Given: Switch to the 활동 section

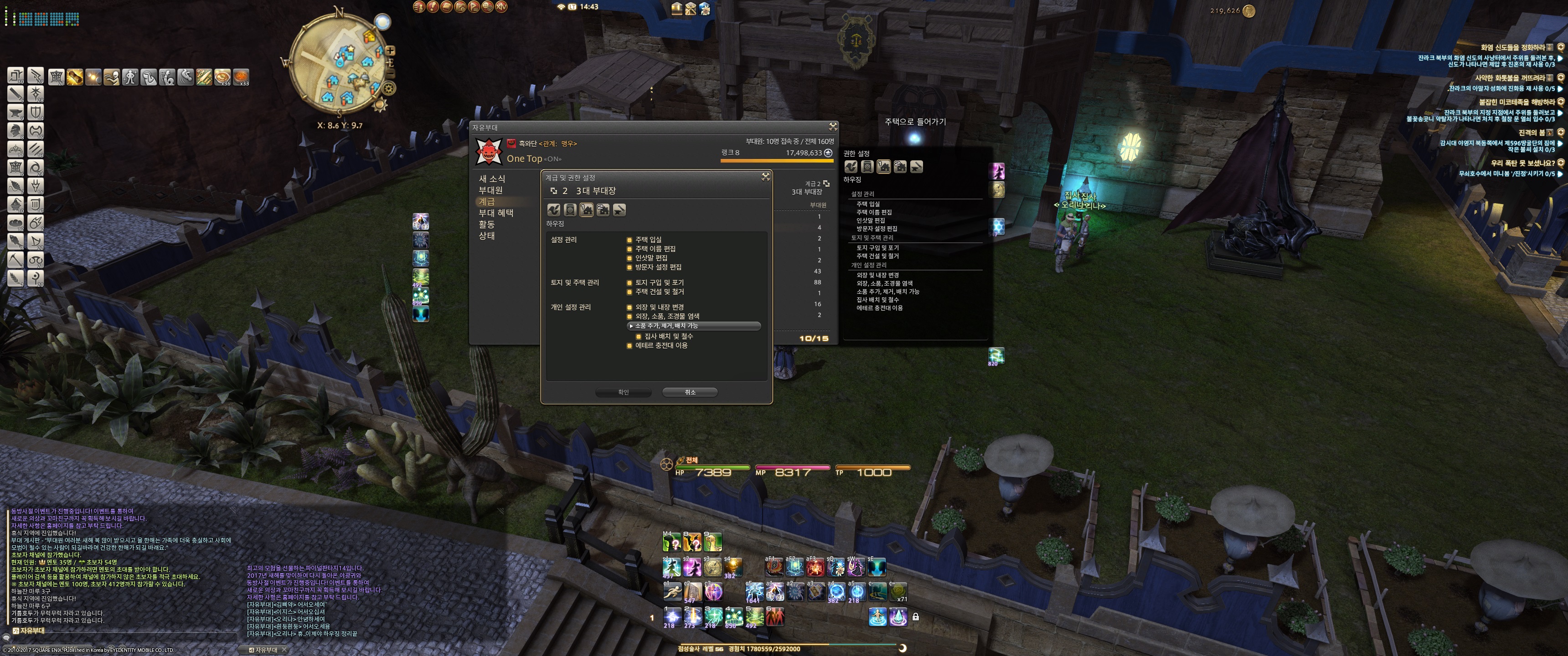Looking at the screenshot, I should (x=486, y=224).
